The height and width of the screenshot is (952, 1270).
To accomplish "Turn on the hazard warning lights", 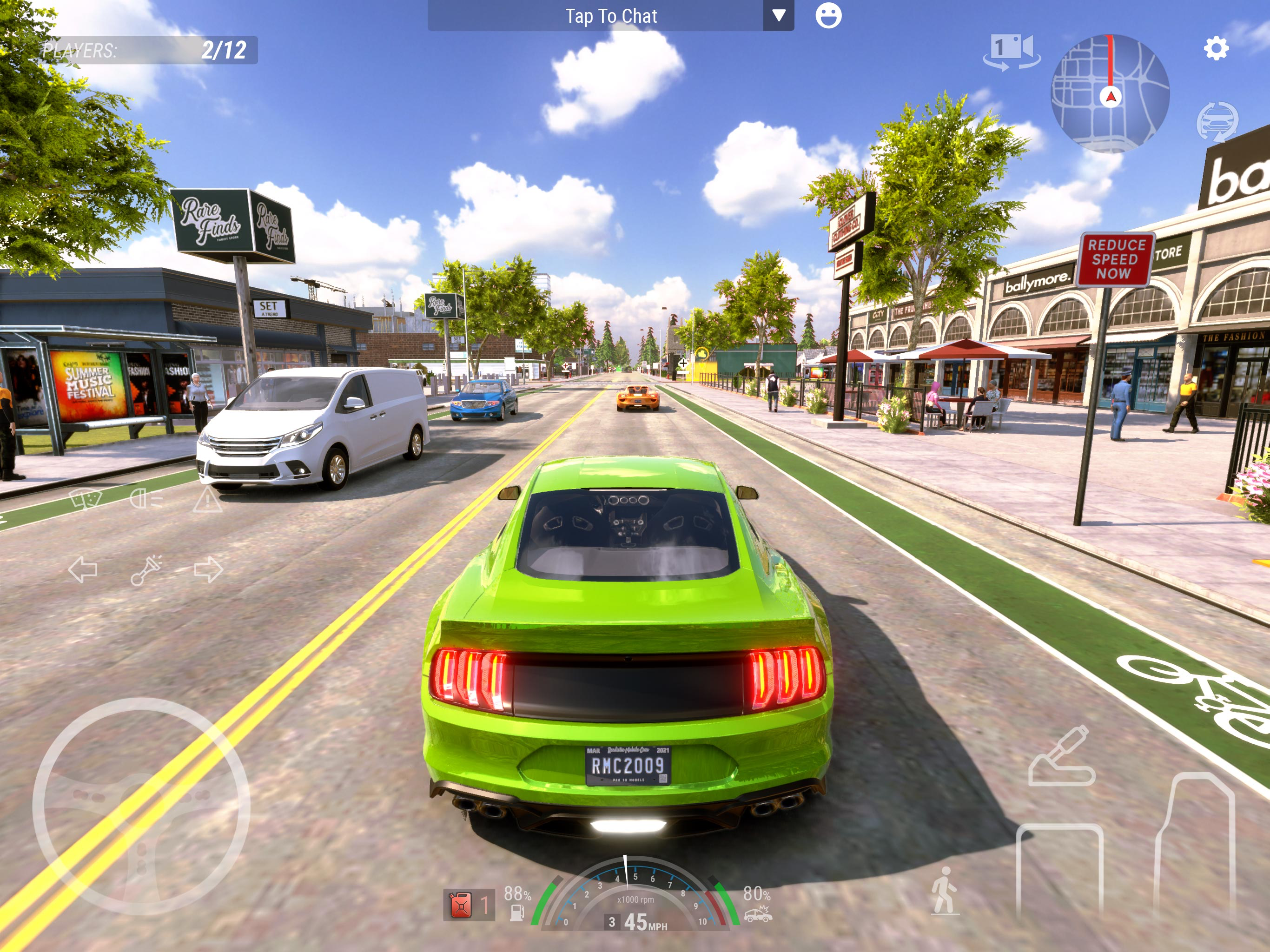I will (x=207, y=500).
